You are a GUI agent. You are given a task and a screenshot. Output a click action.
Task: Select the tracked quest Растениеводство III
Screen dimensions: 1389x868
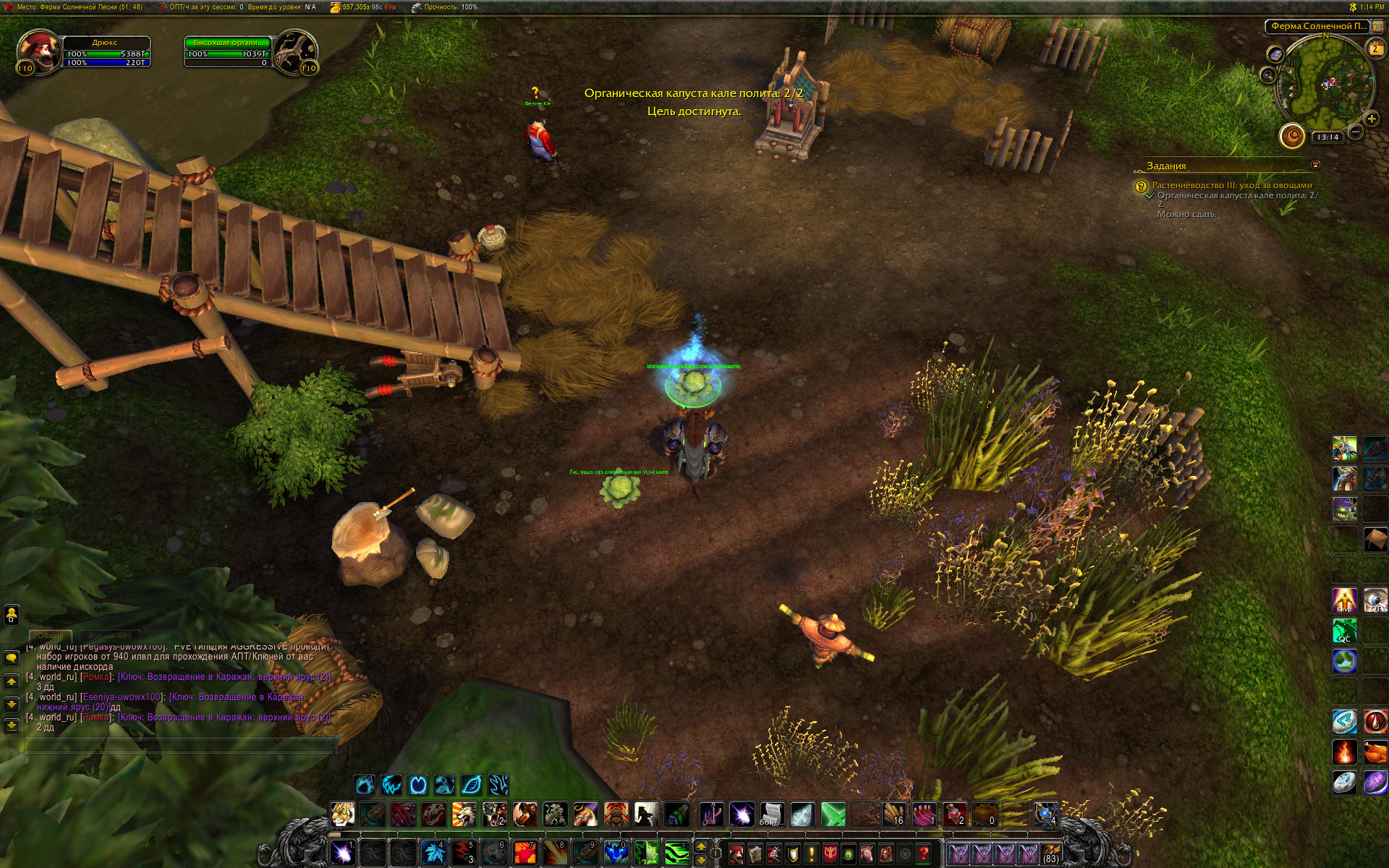coord(1231,185)
